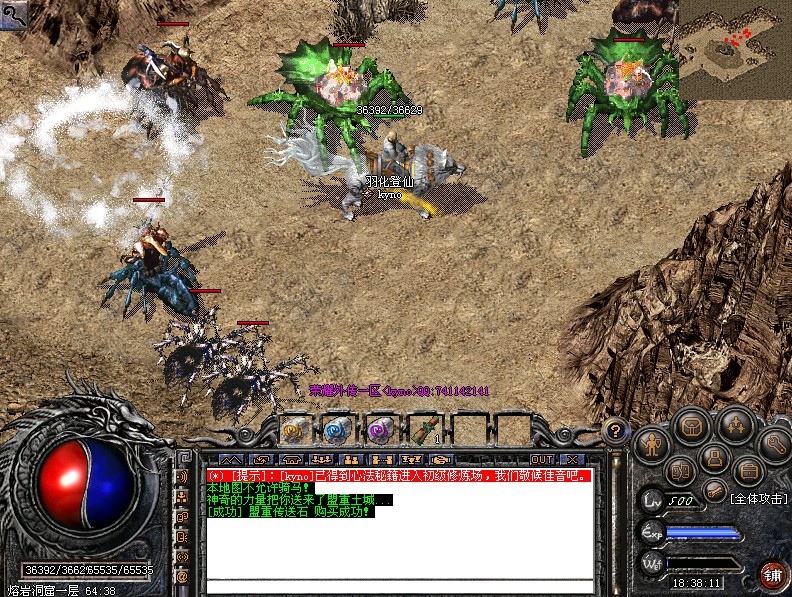Click the OUT button on chat bar
792x597 pixels.
(x=541, y=459)
